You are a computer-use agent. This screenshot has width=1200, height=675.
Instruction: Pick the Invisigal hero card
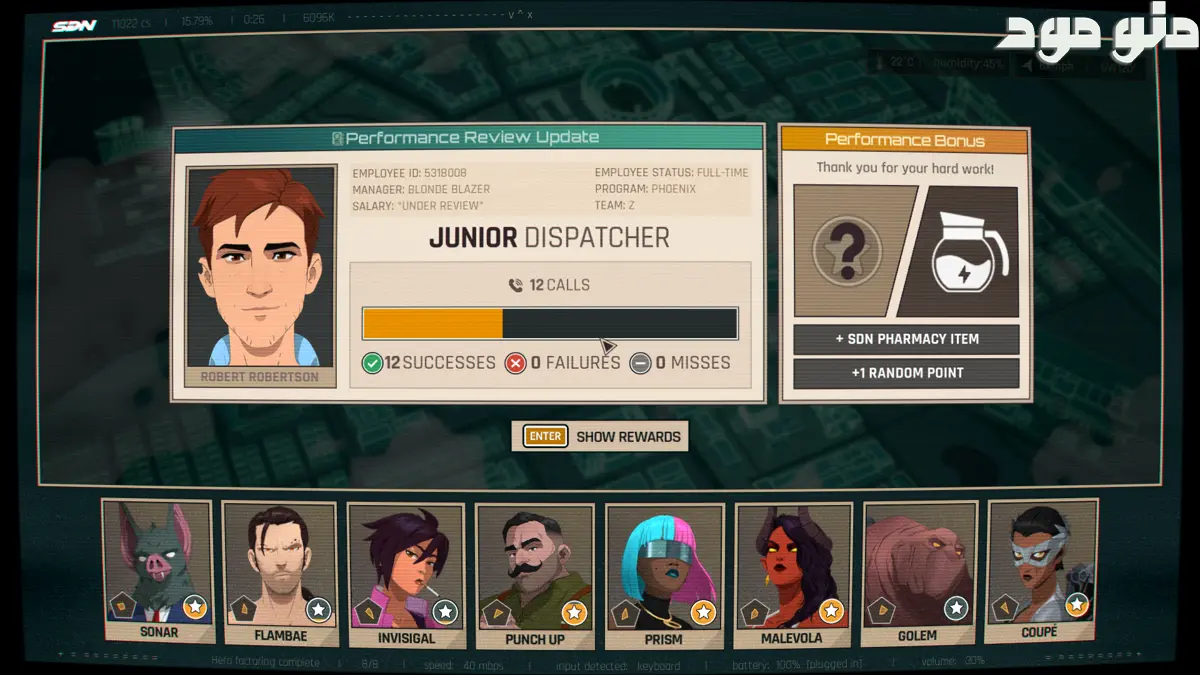406,574
